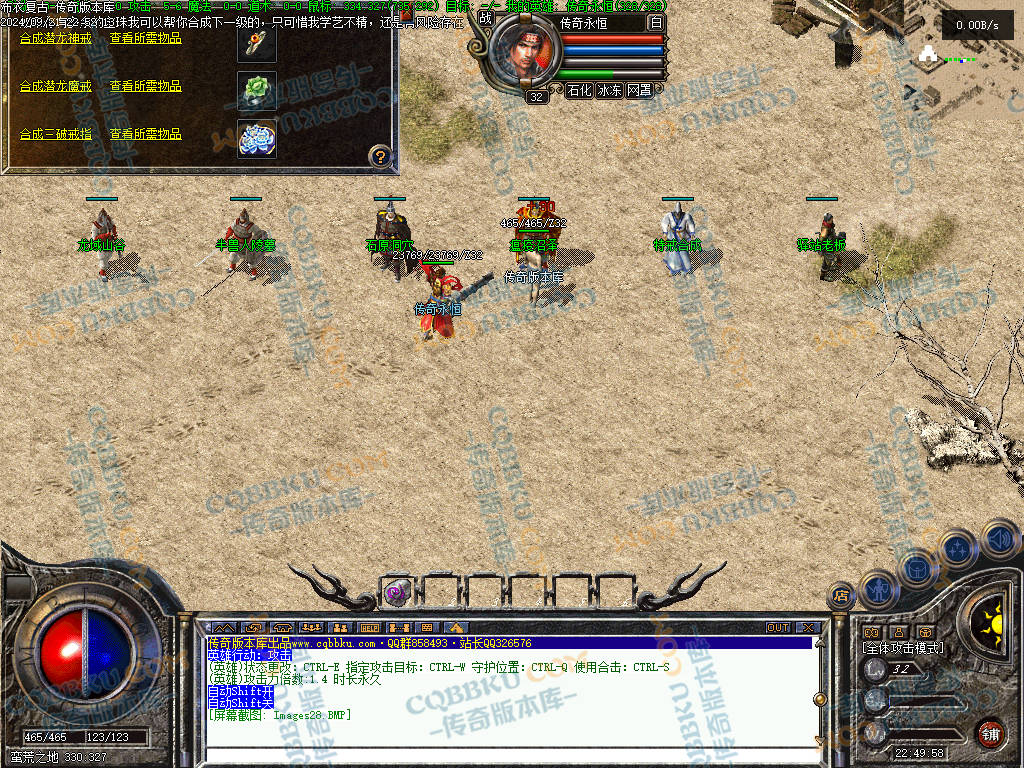Choose the 合成潜龙魔戒 synthesis link
1024x768 pixels.
tap(55, 86)
